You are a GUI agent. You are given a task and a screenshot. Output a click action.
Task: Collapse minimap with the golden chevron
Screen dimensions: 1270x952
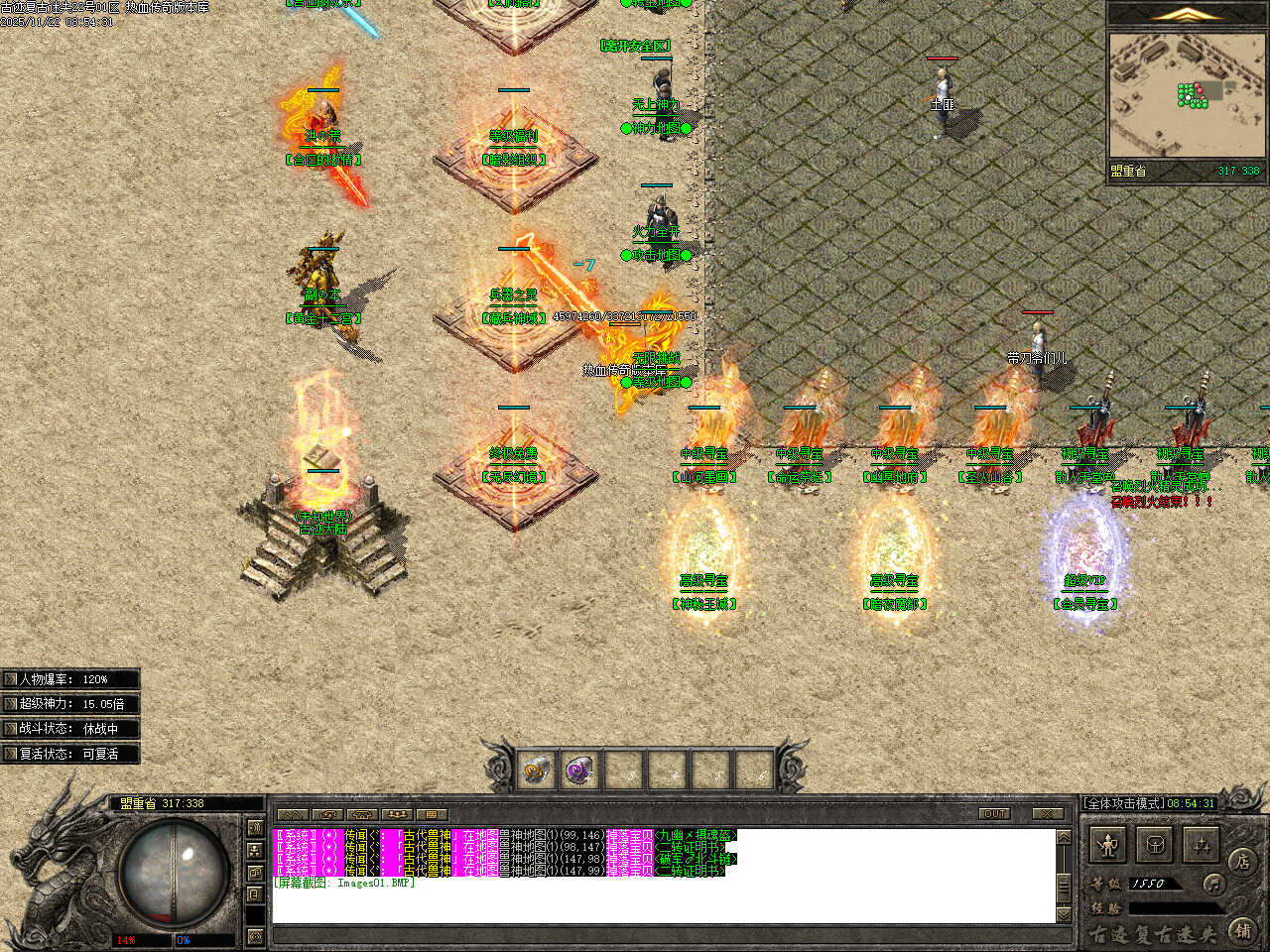coord(1187,14)
